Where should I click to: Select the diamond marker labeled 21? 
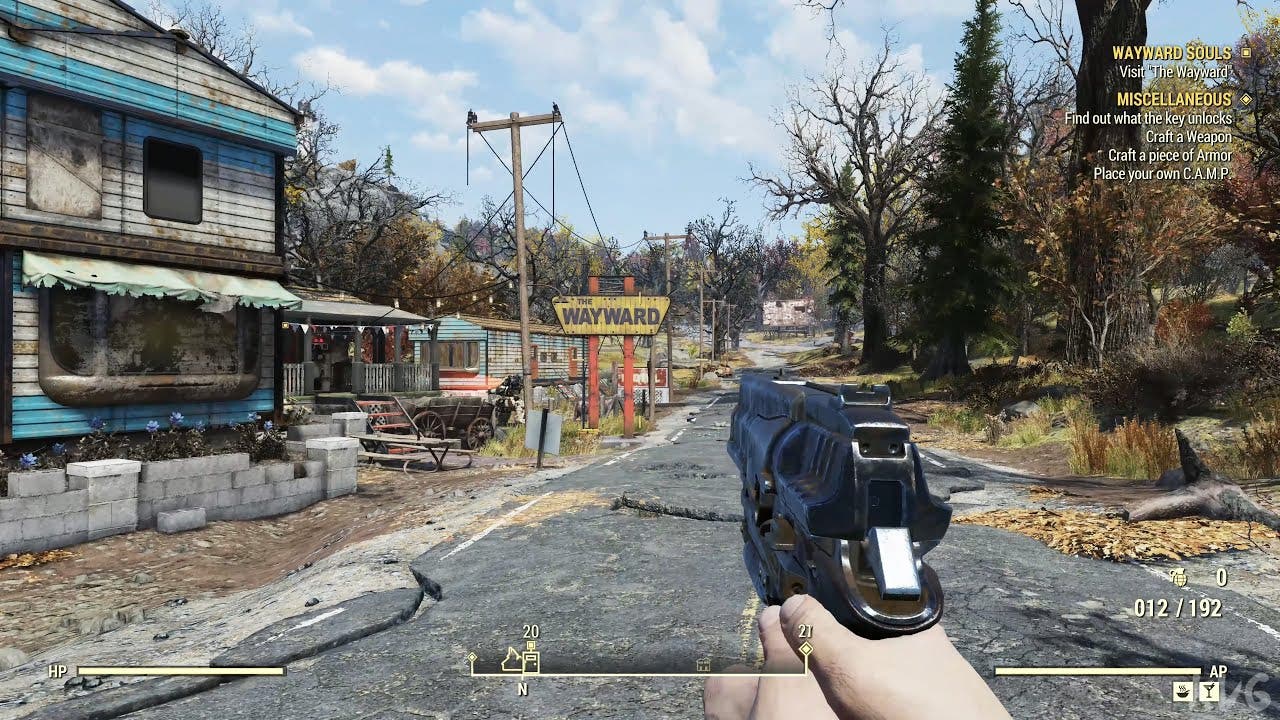click(806, 648)
